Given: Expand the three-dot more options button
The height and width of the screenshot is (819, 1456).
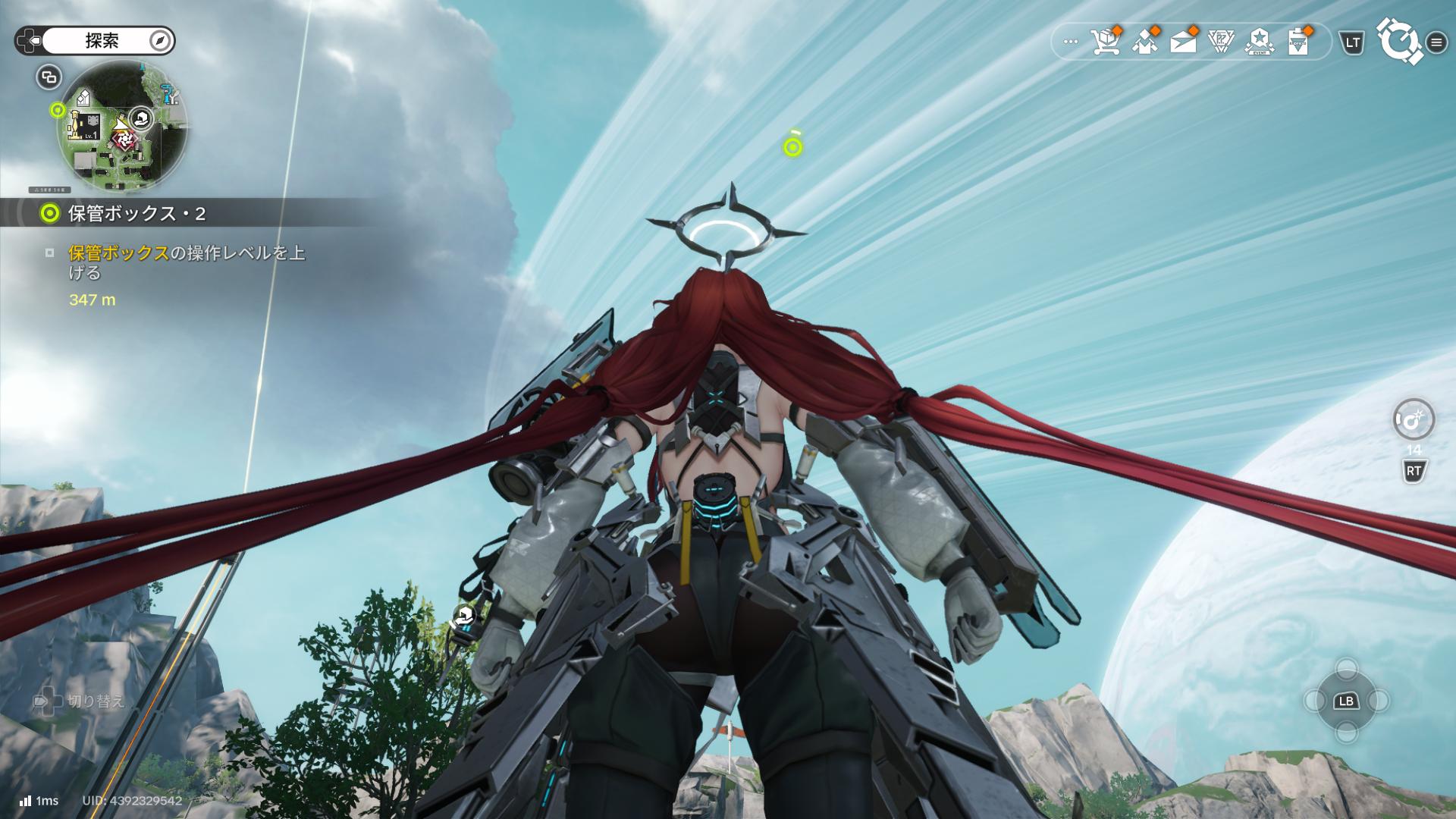Looking at the screenshot, I should [1070, 42].
